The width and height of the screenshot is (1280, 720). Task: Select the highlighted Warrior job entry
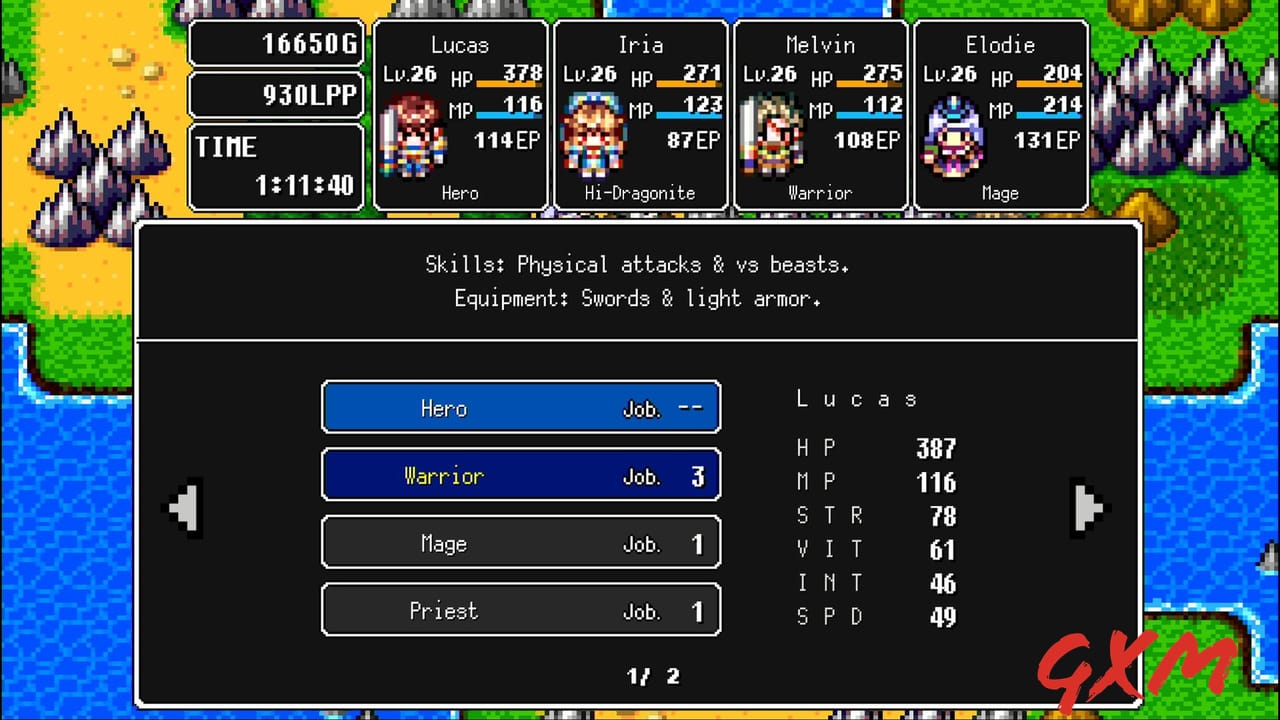pyautogui.click(x=520, y=475)
